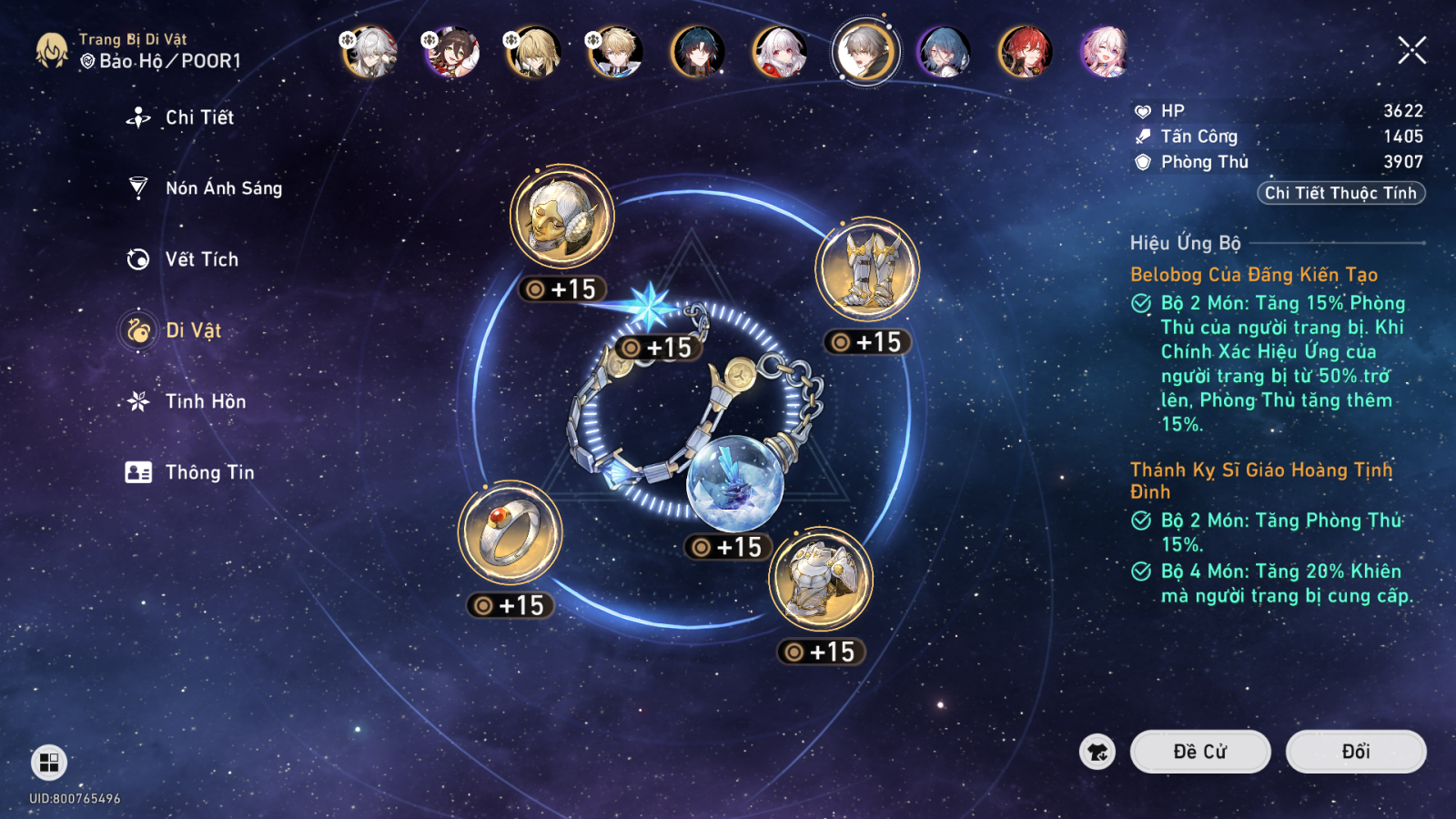Viewport: 1456px width, 819px height.
Task: Show the Thông Tin tab
Action: point(209,472)
